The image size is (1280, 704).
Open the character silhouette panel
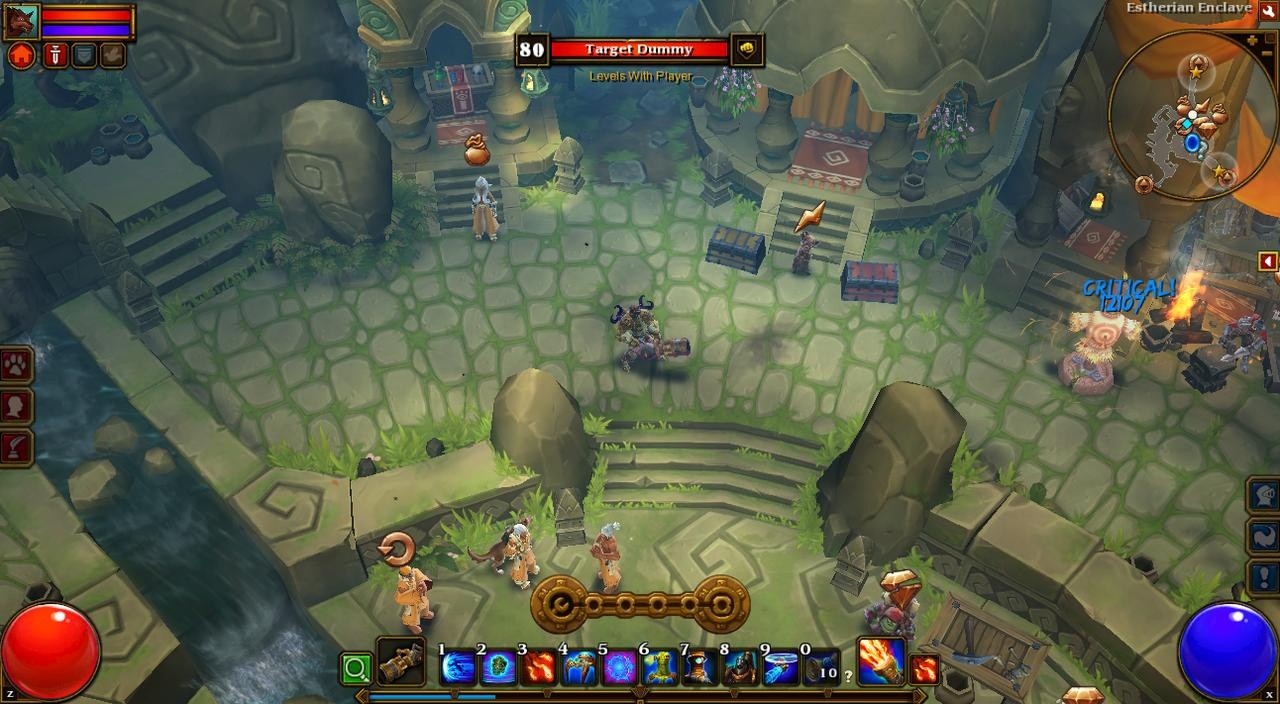coord(17,407)
